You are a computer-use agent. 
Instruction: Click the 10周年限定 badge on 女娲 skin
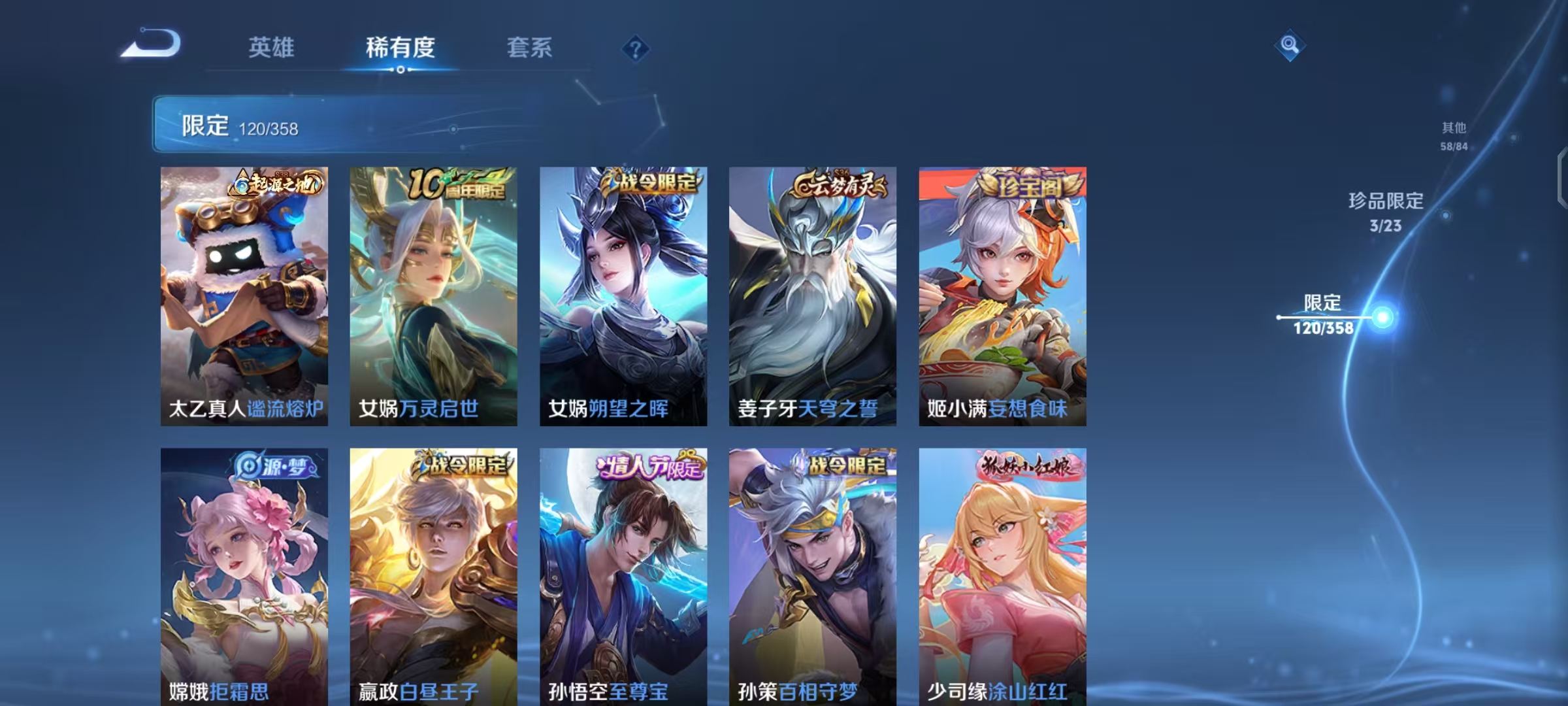pyautogui.click(x=461, y=183)
